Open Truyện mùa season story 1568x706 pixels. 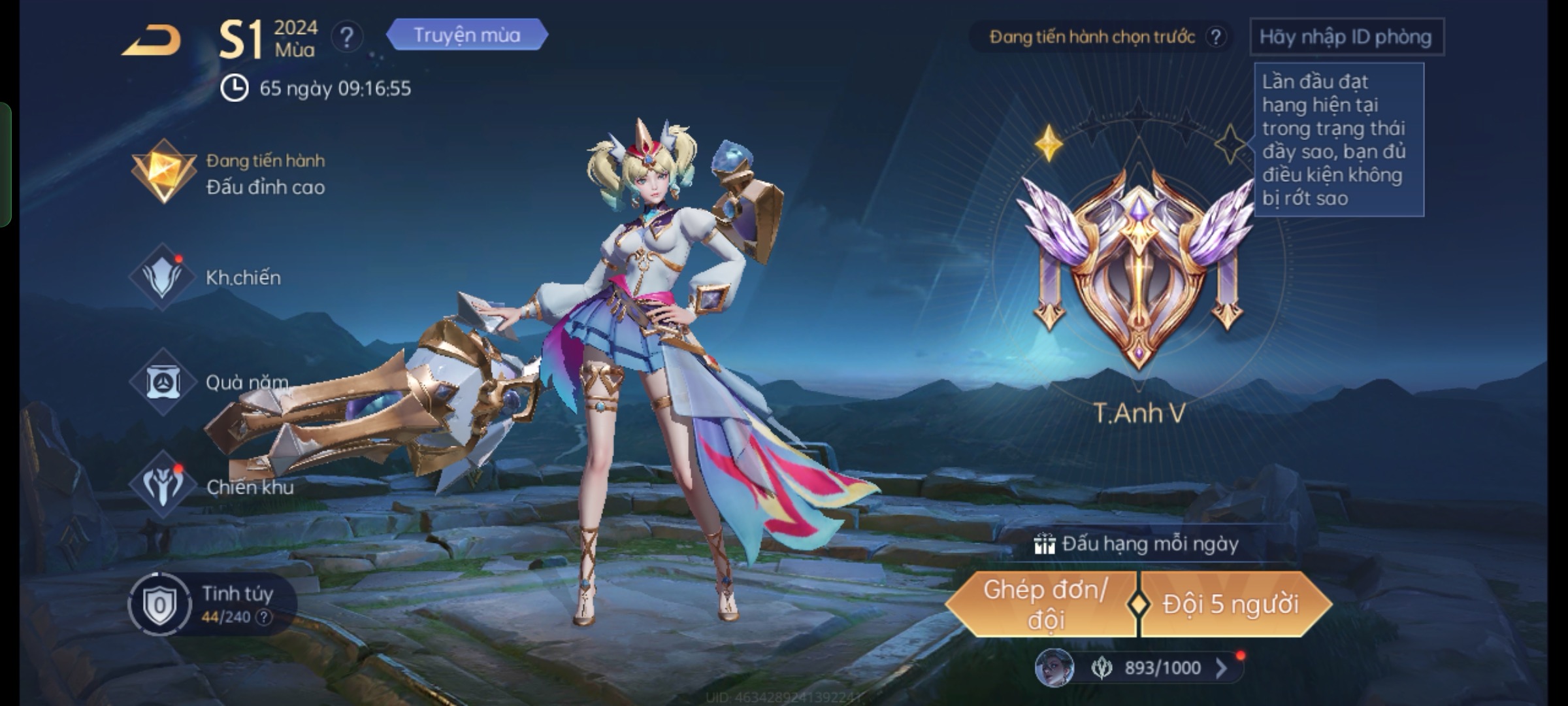[x=466, y=35]
